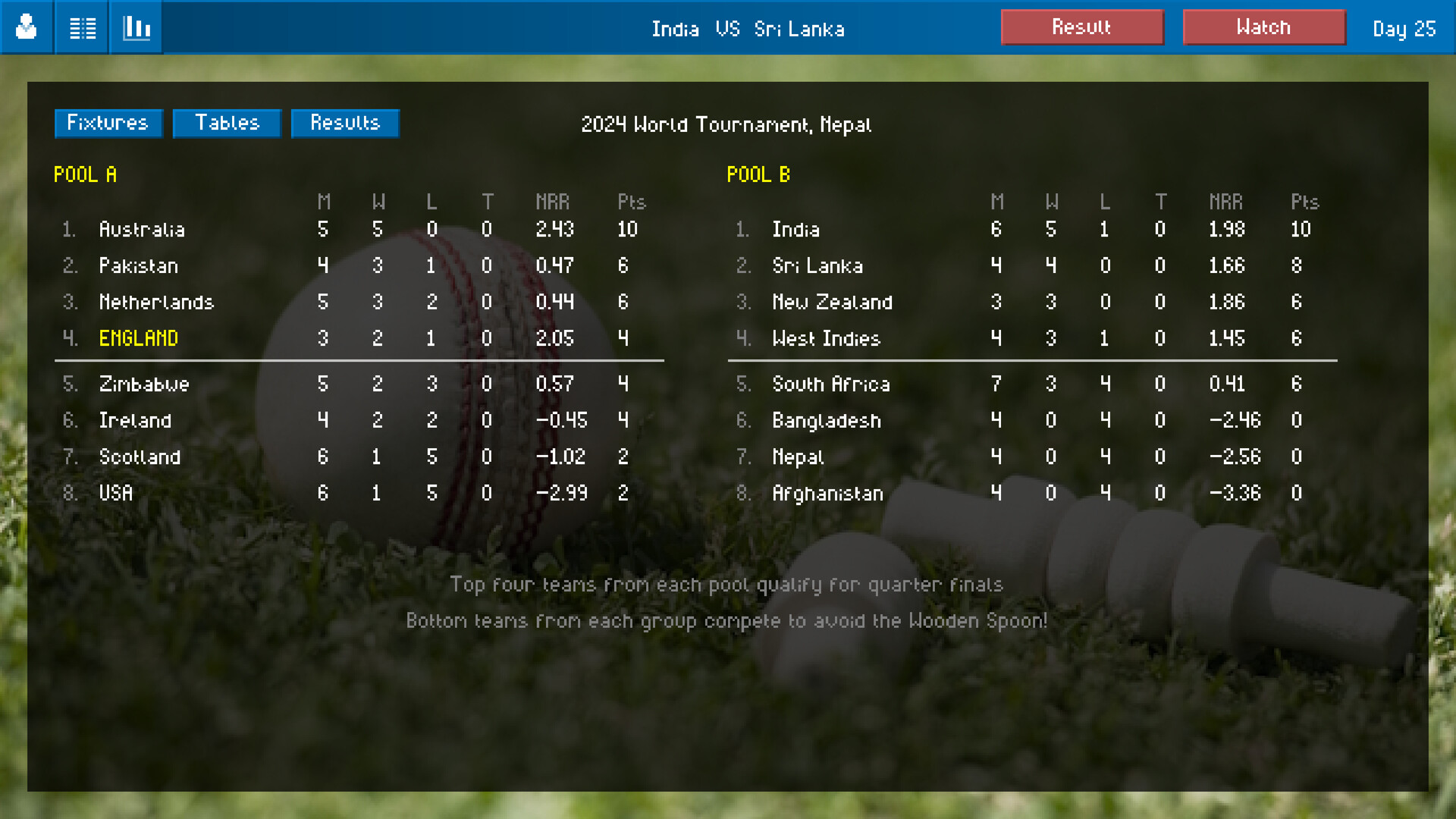Select India atop Pool B
Image resolution: width=1456 pixels, height=819 pixels.
(x=795, y=230)
